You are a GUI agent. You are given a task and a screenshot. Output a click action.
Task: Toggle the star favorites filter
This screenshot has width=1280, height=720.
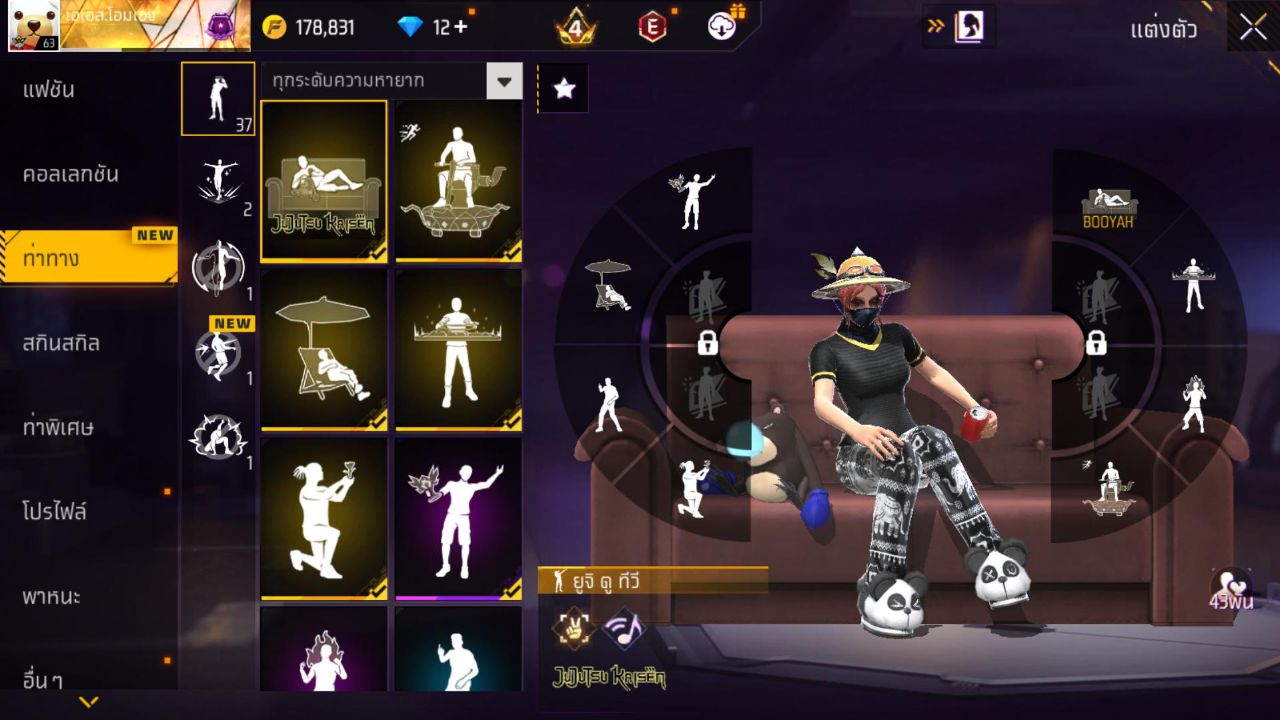pyautogui.click(x=563, y=89)
